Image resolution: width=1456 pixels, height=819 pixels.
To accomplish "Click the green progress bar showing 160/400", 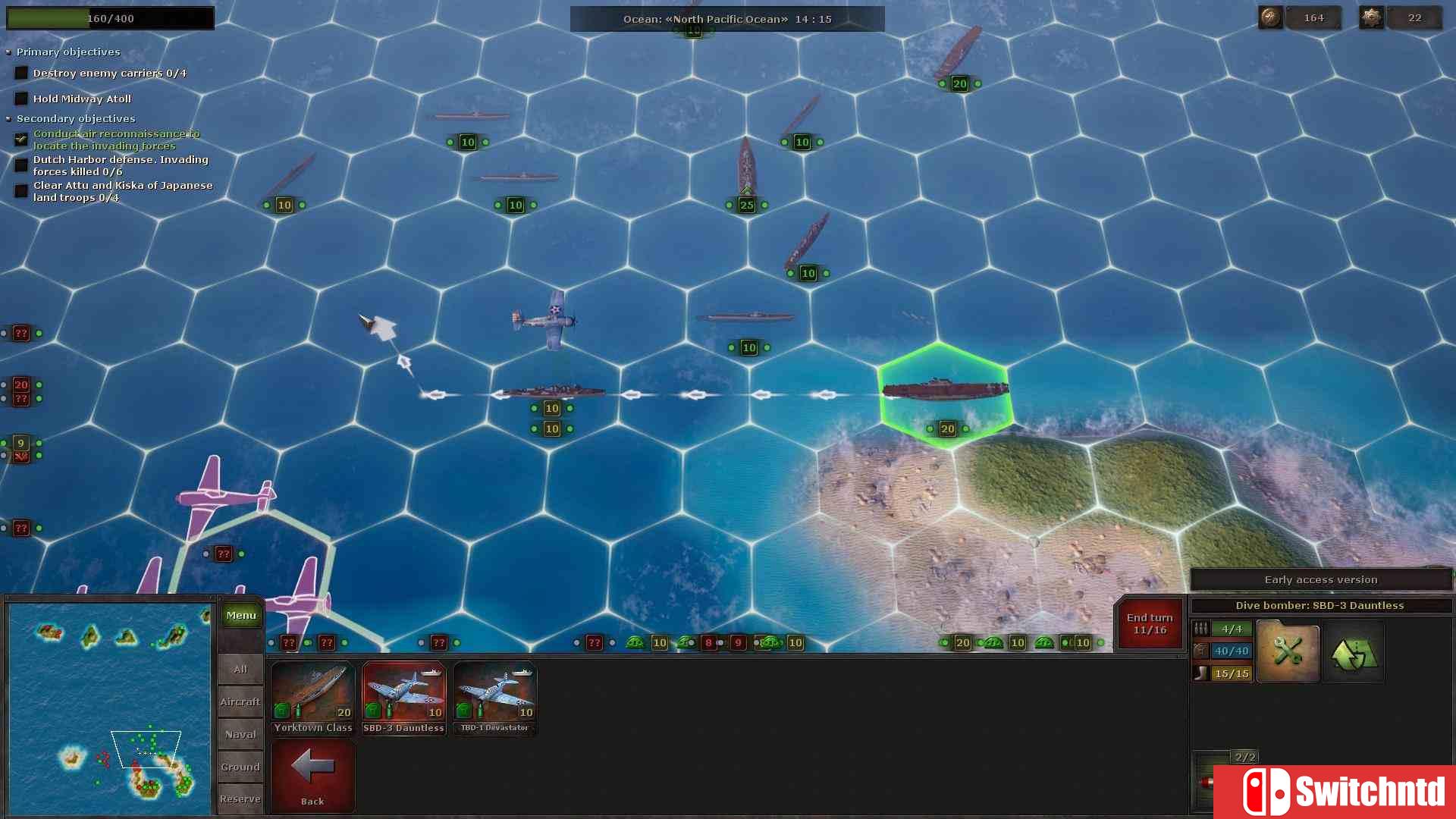I will 110,17.
